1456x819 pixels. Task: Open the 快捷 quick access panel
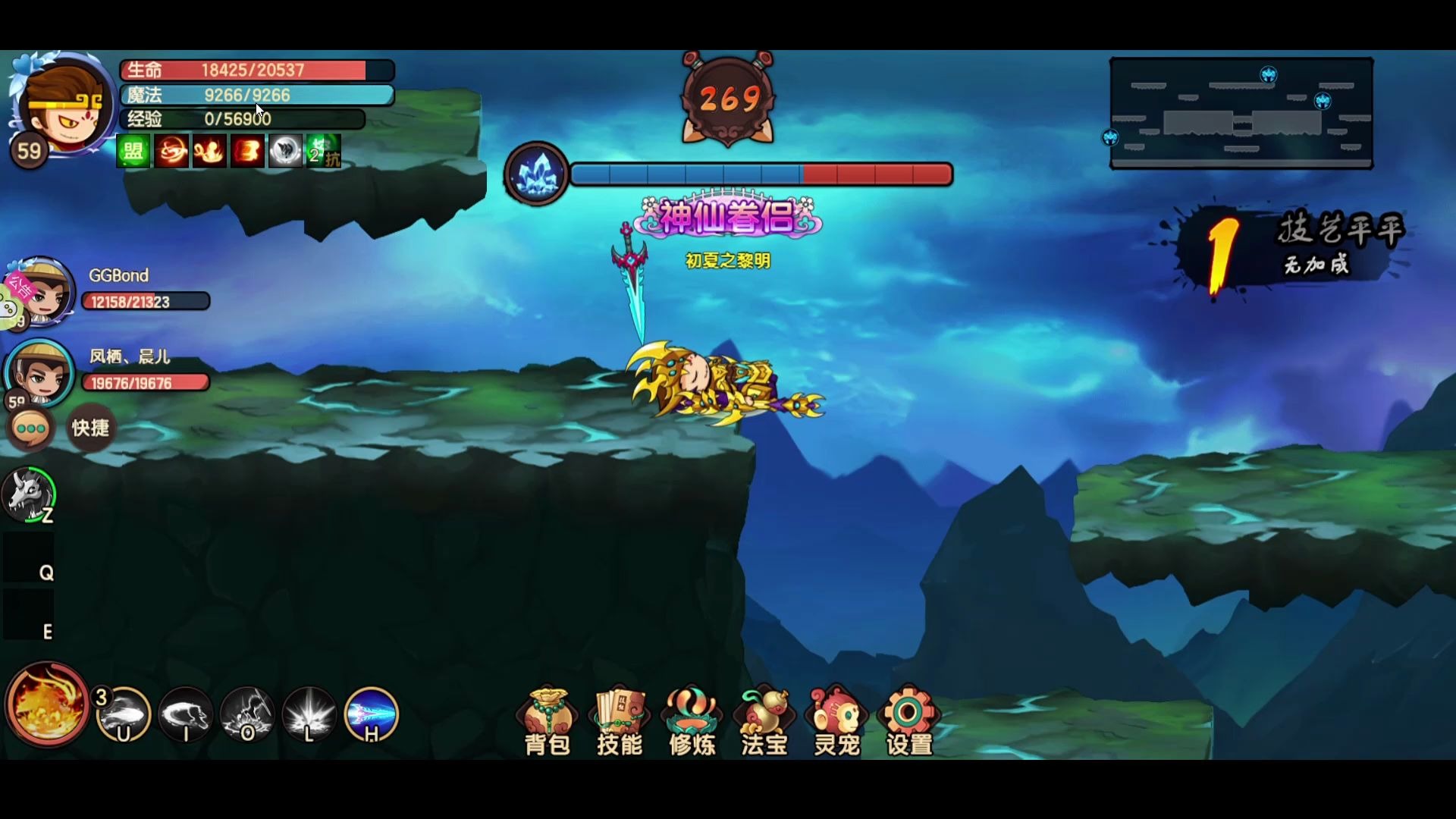point(90,428)
